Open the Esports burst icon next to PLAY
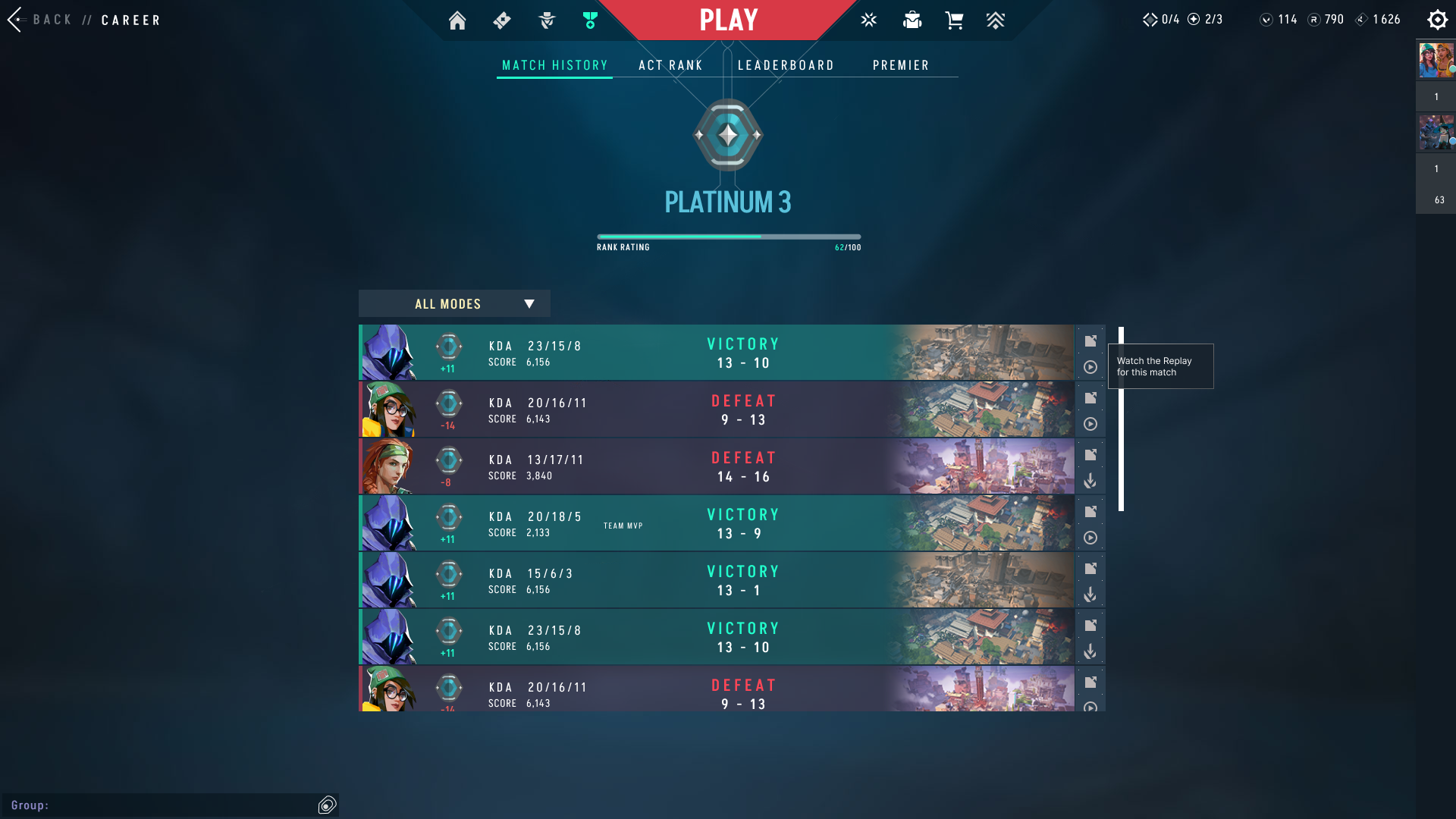This screenshot has width=1456, height=819. (x=868, y=20)
